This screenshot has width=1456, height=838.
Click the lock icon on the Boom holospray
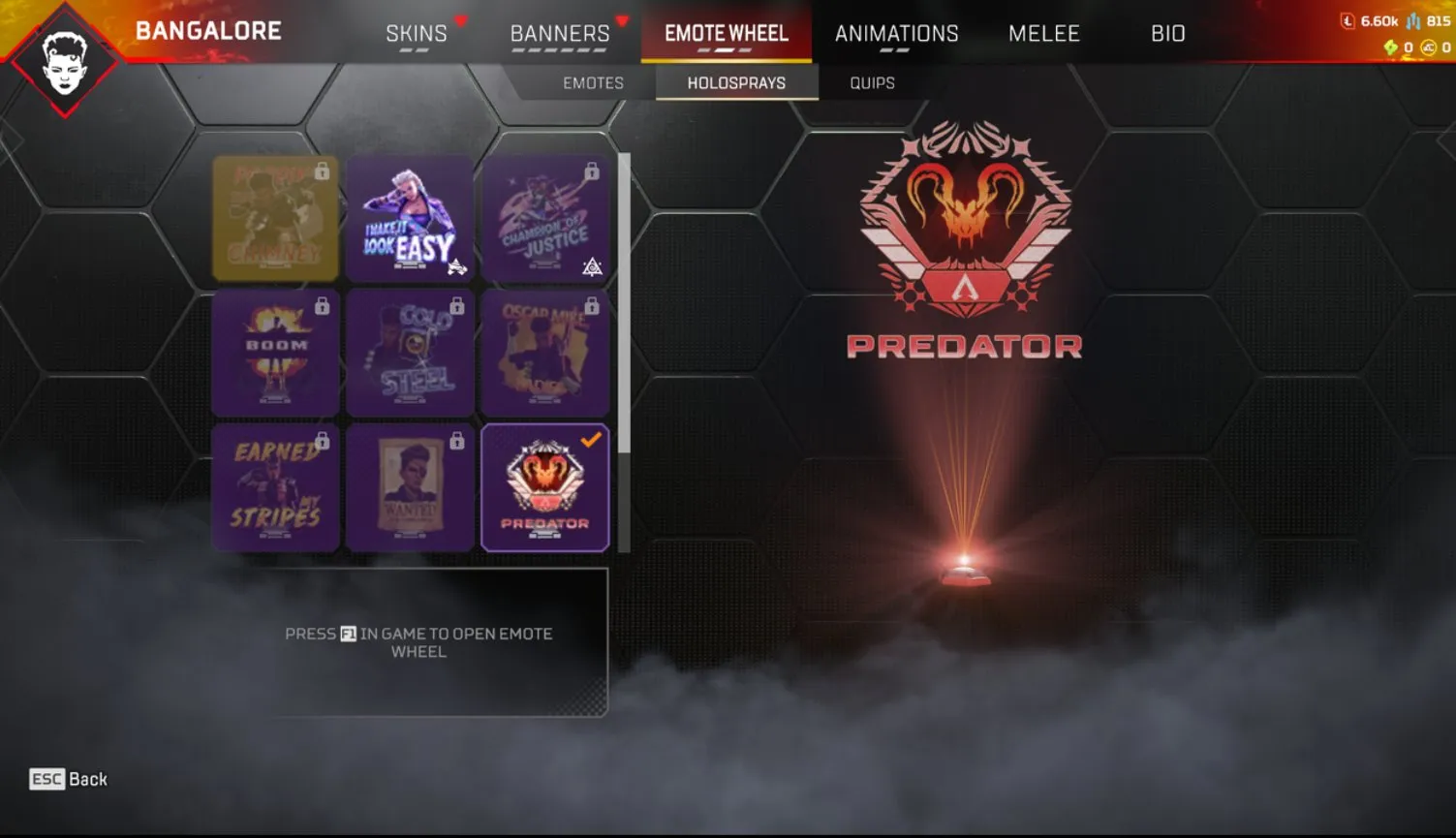[x=323, y=307]
